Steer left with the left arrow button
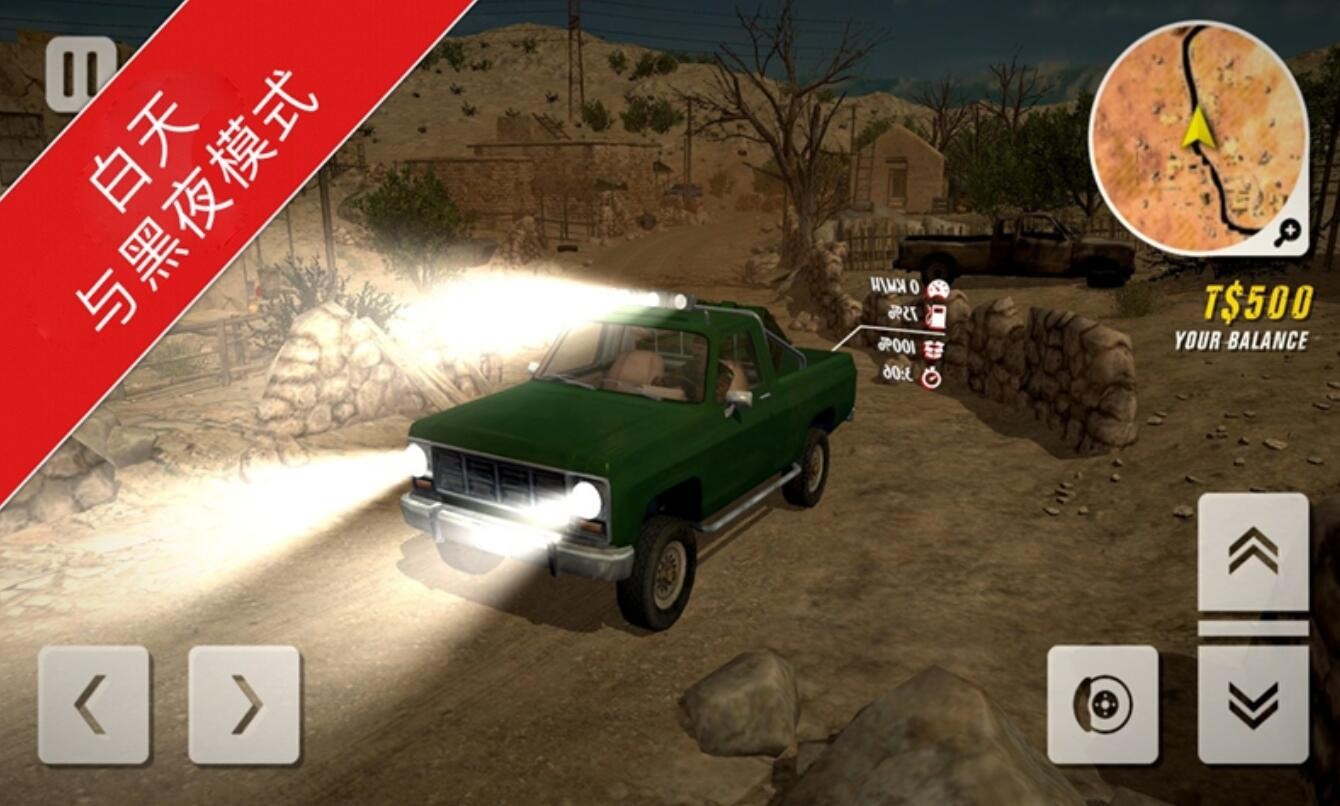 [94, 705]
